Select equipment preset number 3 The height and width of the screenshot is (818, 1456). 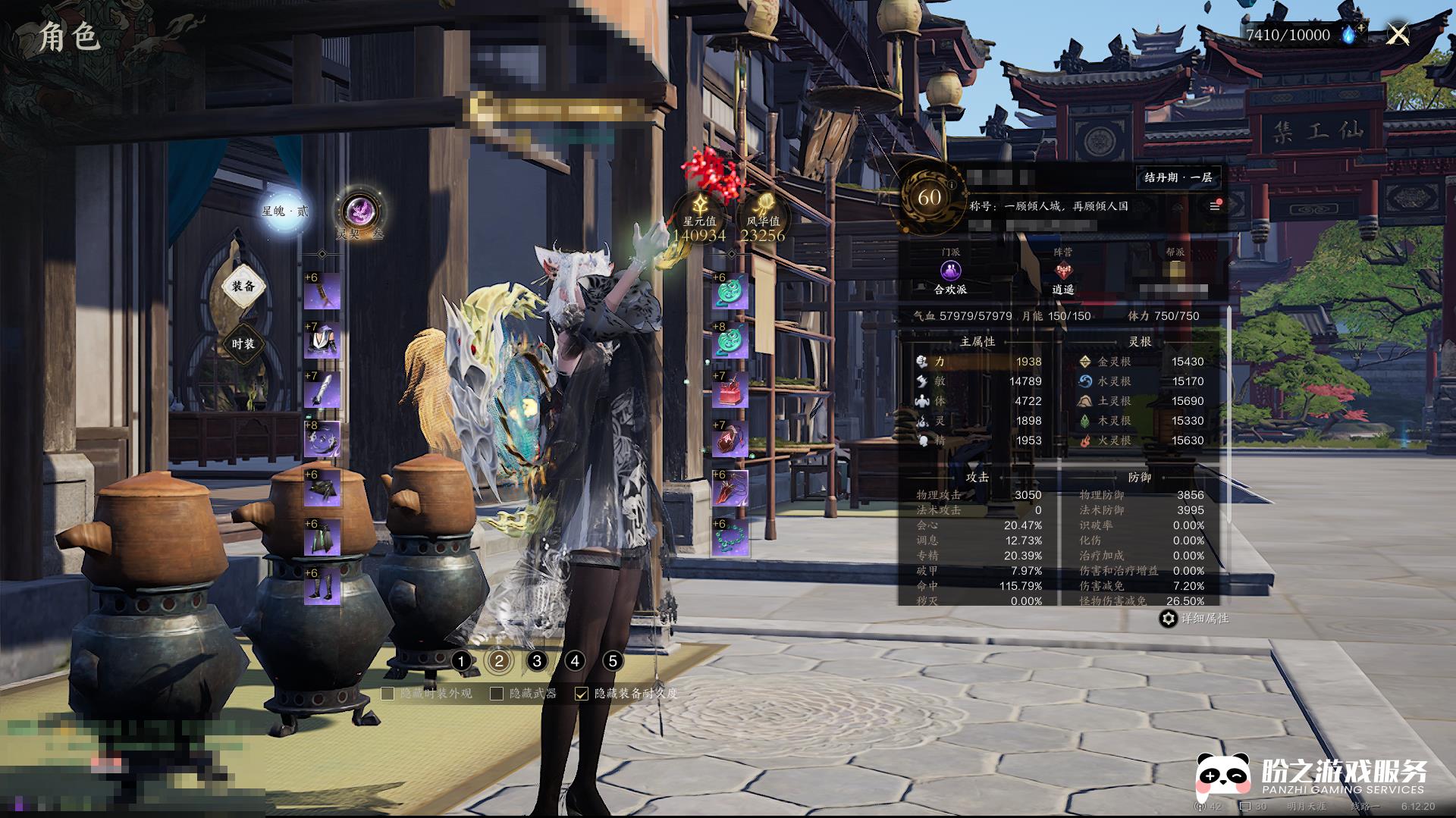[537, 661]
